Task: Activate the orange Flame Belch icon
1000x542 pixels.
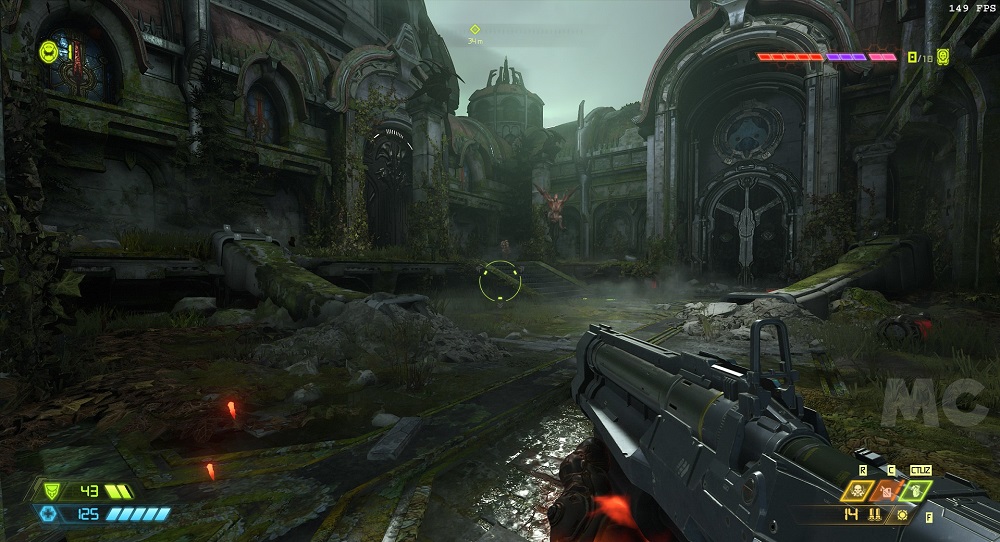Action: (x=886, y=491)
